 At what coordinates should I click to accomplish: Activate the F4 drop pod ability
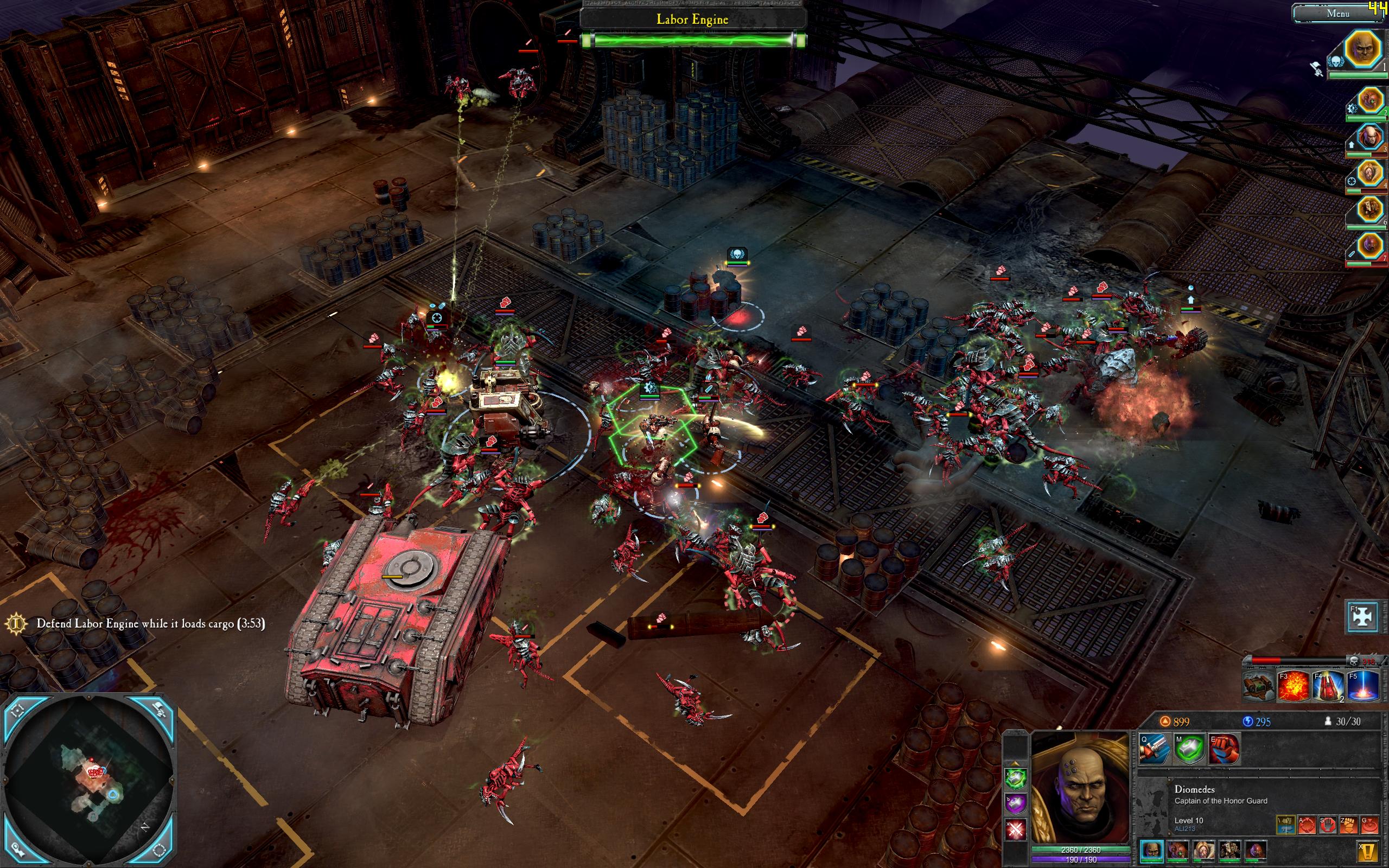[1328, 686]
